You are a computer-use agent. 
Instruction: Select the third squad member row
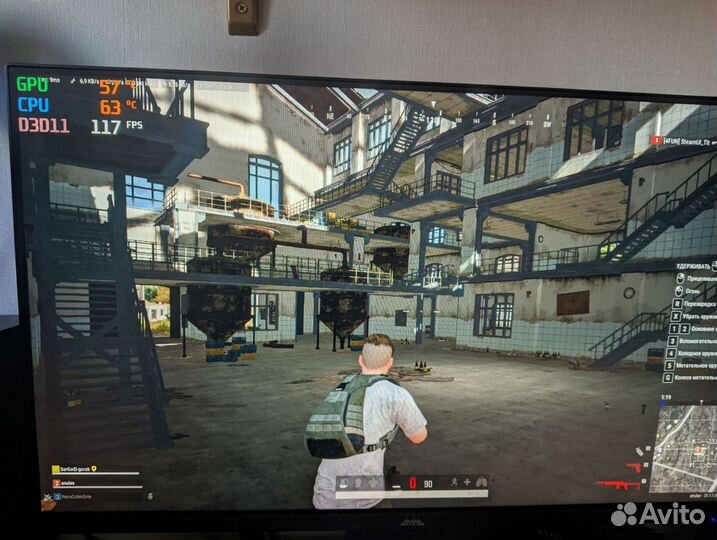81,494
